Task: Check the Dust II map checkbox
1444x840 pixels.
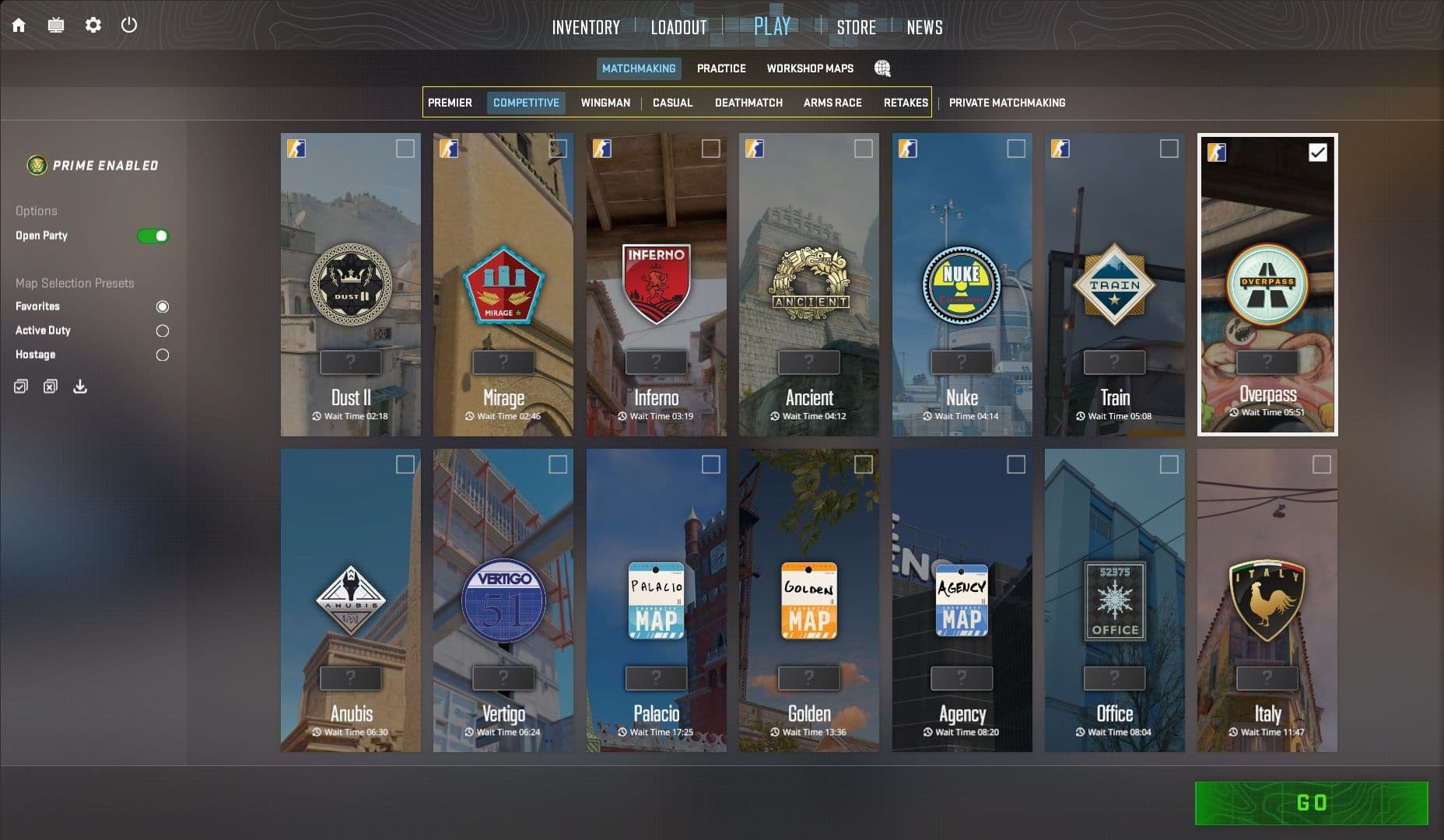Action: pos(406,149)
